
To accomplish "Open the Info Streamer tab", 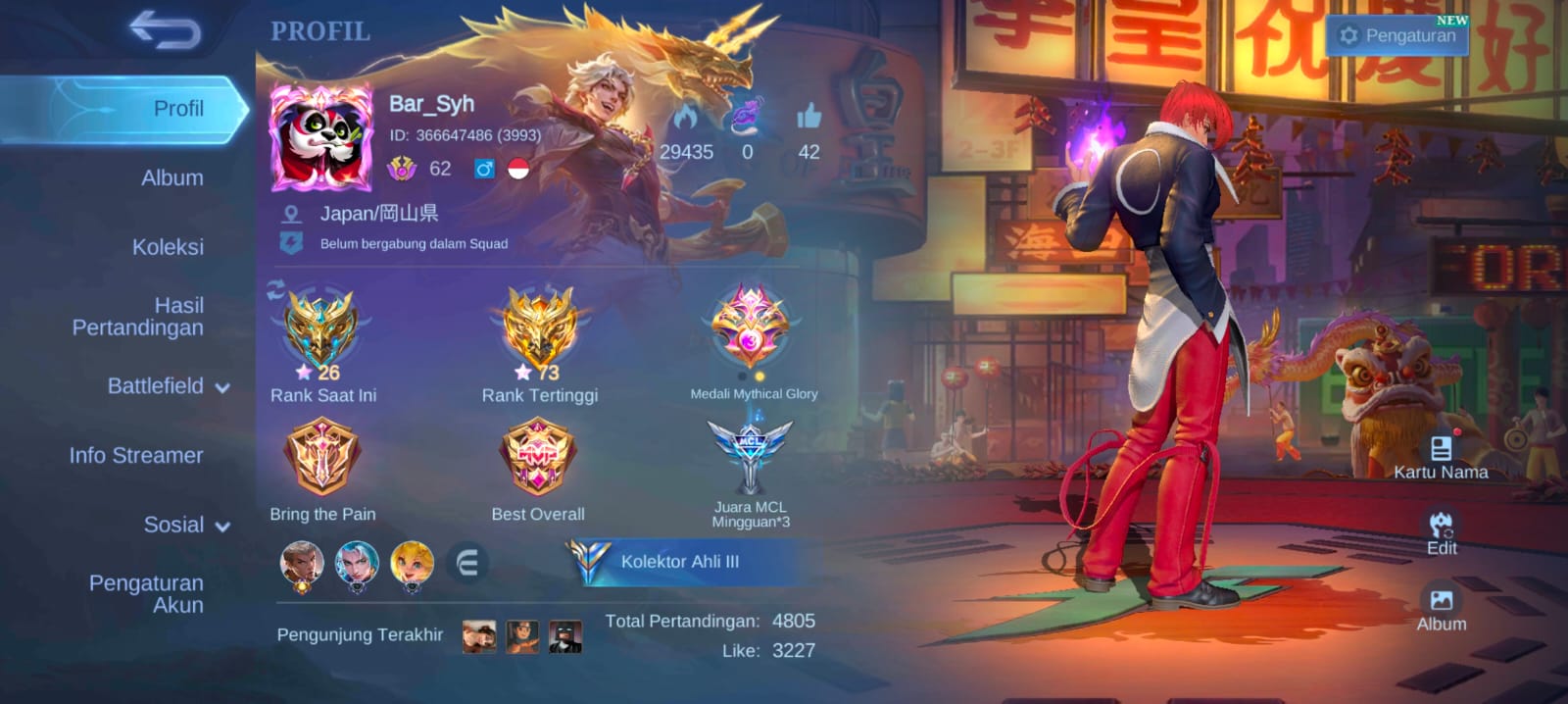I will pyautogui.click(x=136, y=456).
